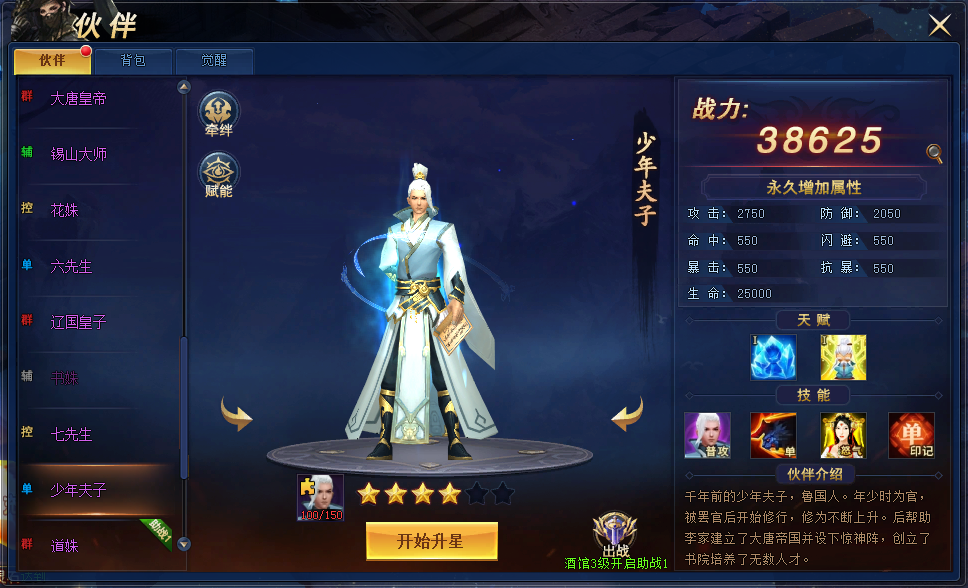Choose partner 辽国皇子
968x588 pixels.
tap(79, 323)
